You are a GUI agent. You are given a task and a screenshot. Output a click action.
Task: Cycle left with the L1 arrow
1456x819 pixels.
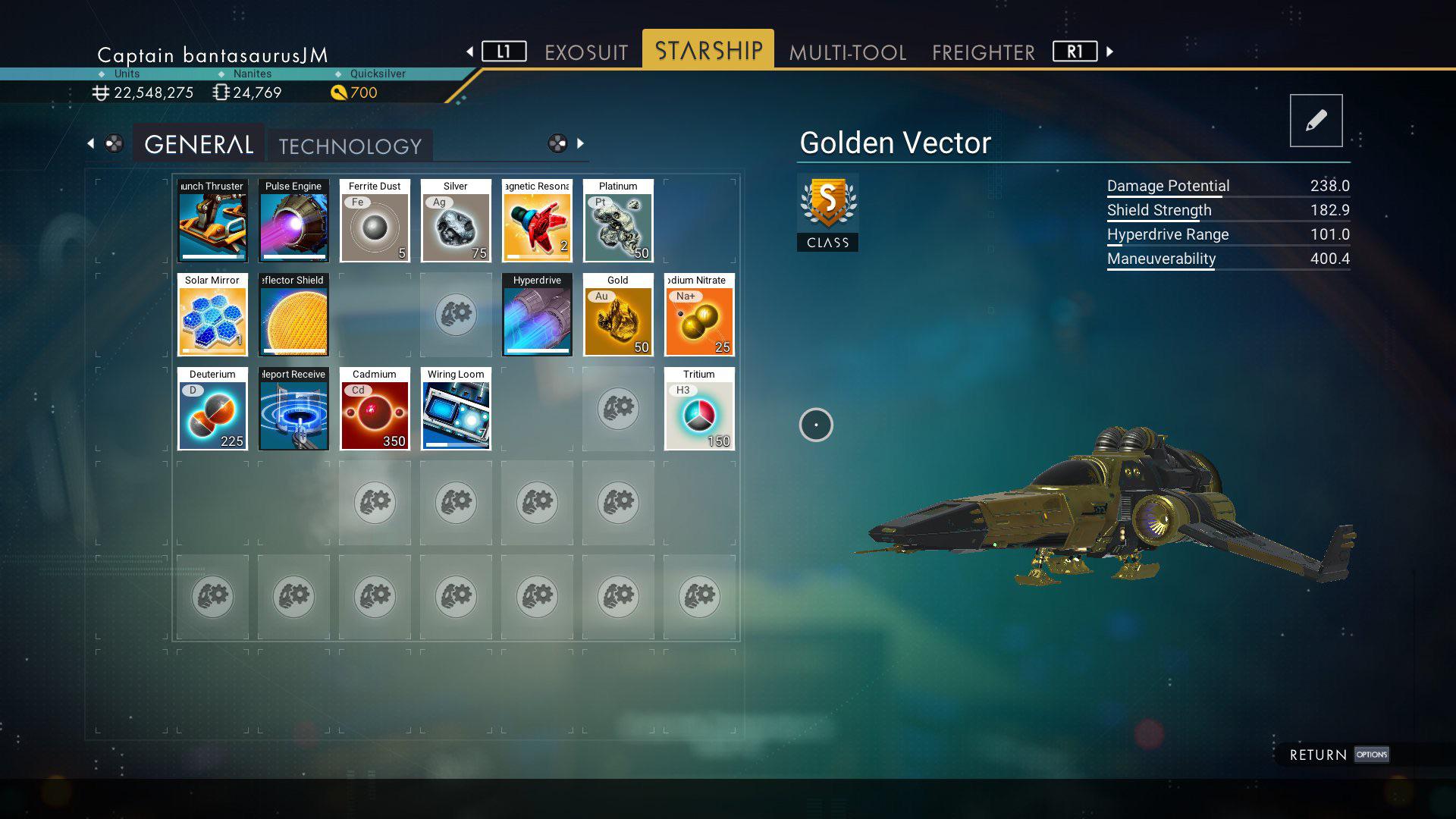tap(505, 52)
